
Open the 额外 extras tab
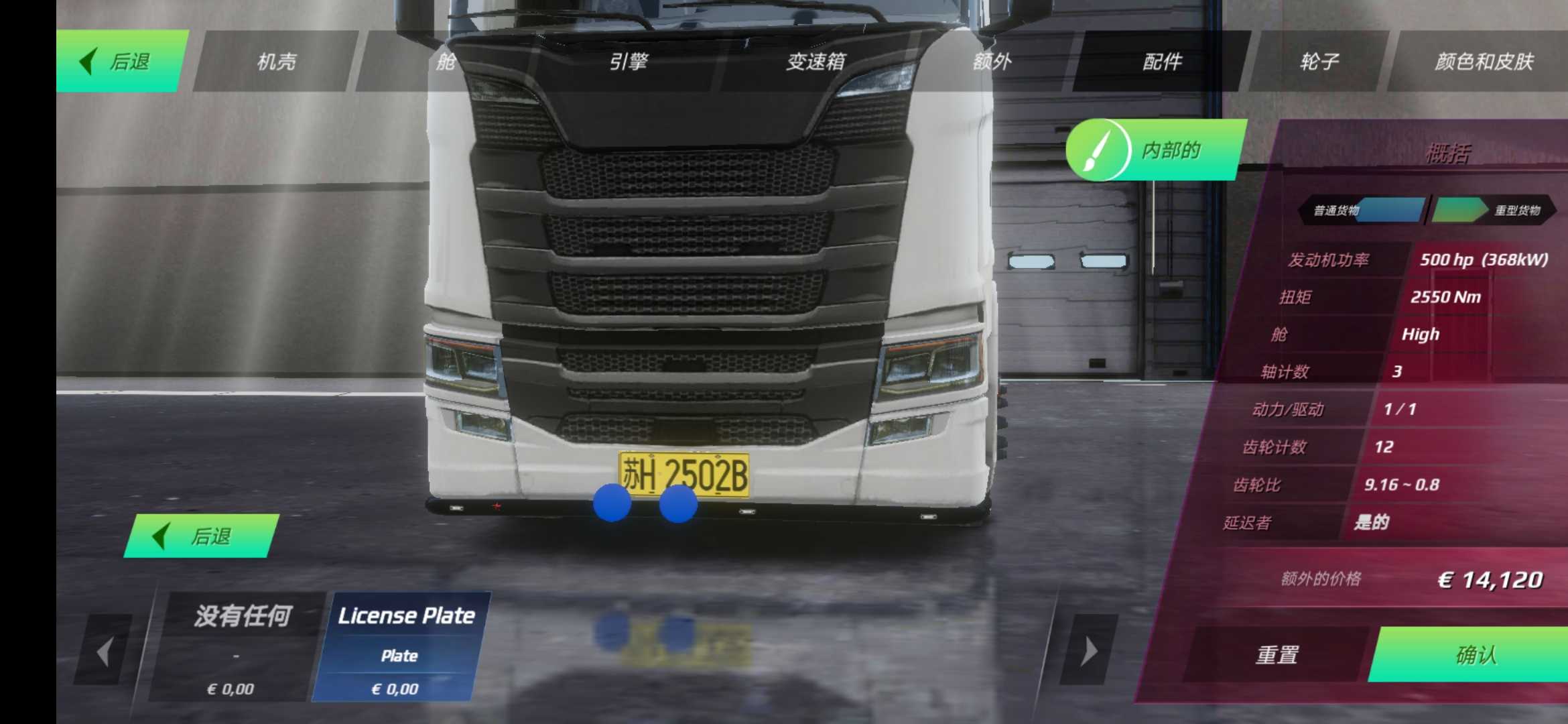pos(992,62)
